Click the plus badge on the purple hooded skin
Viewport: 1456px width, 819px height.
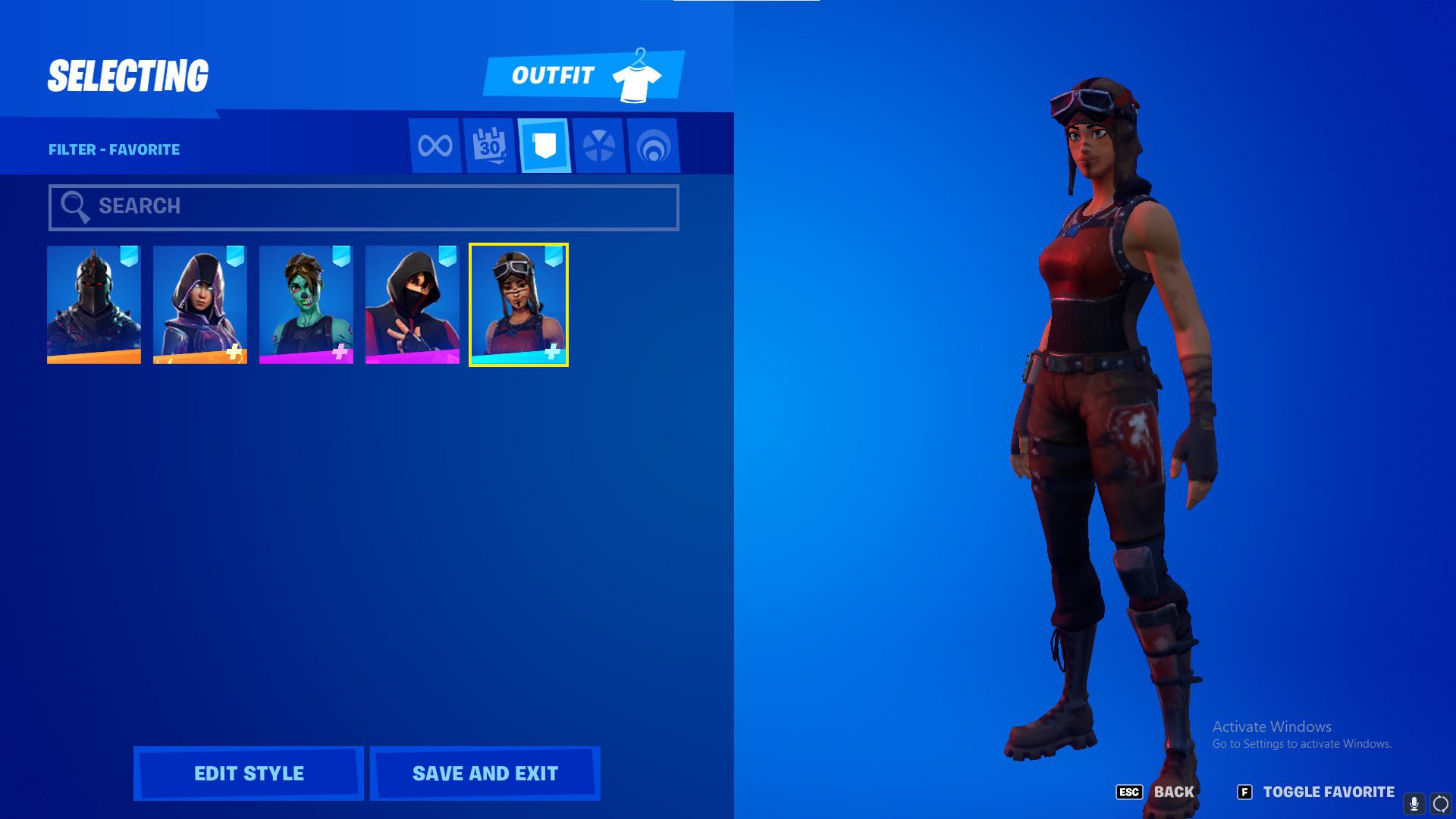point(234,350)
